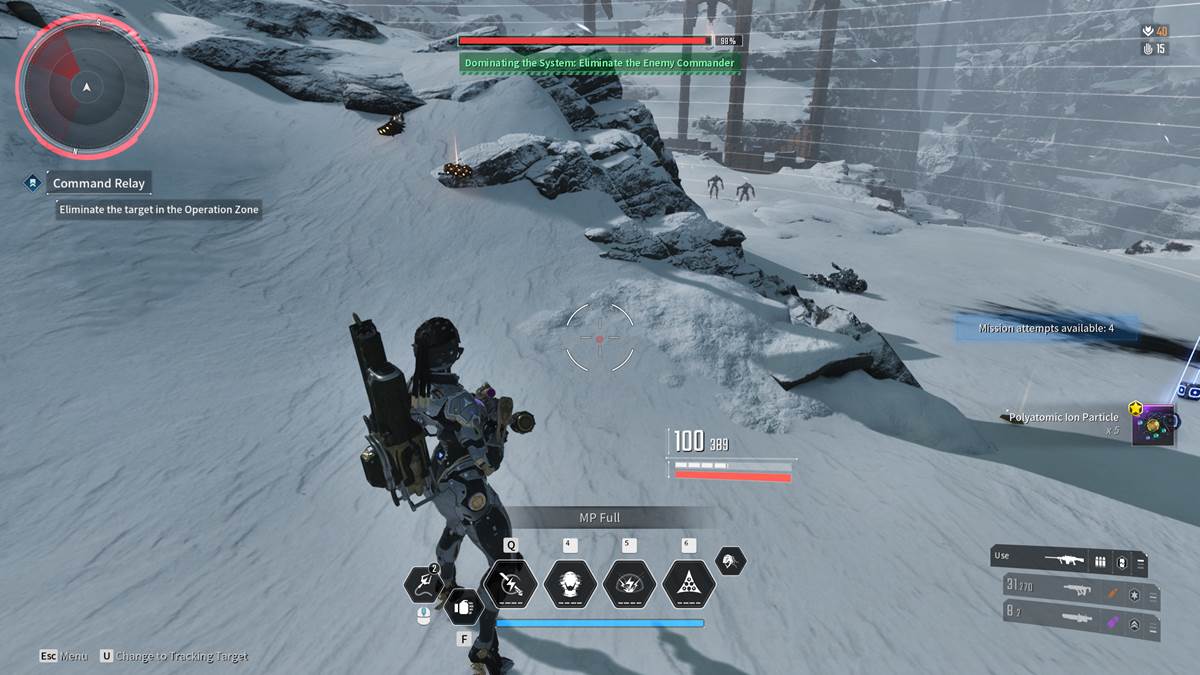Click the small head passive skill icon
Image resolution: width=1200 pixels, height=675 pixels.
click(x=731, y=561)
